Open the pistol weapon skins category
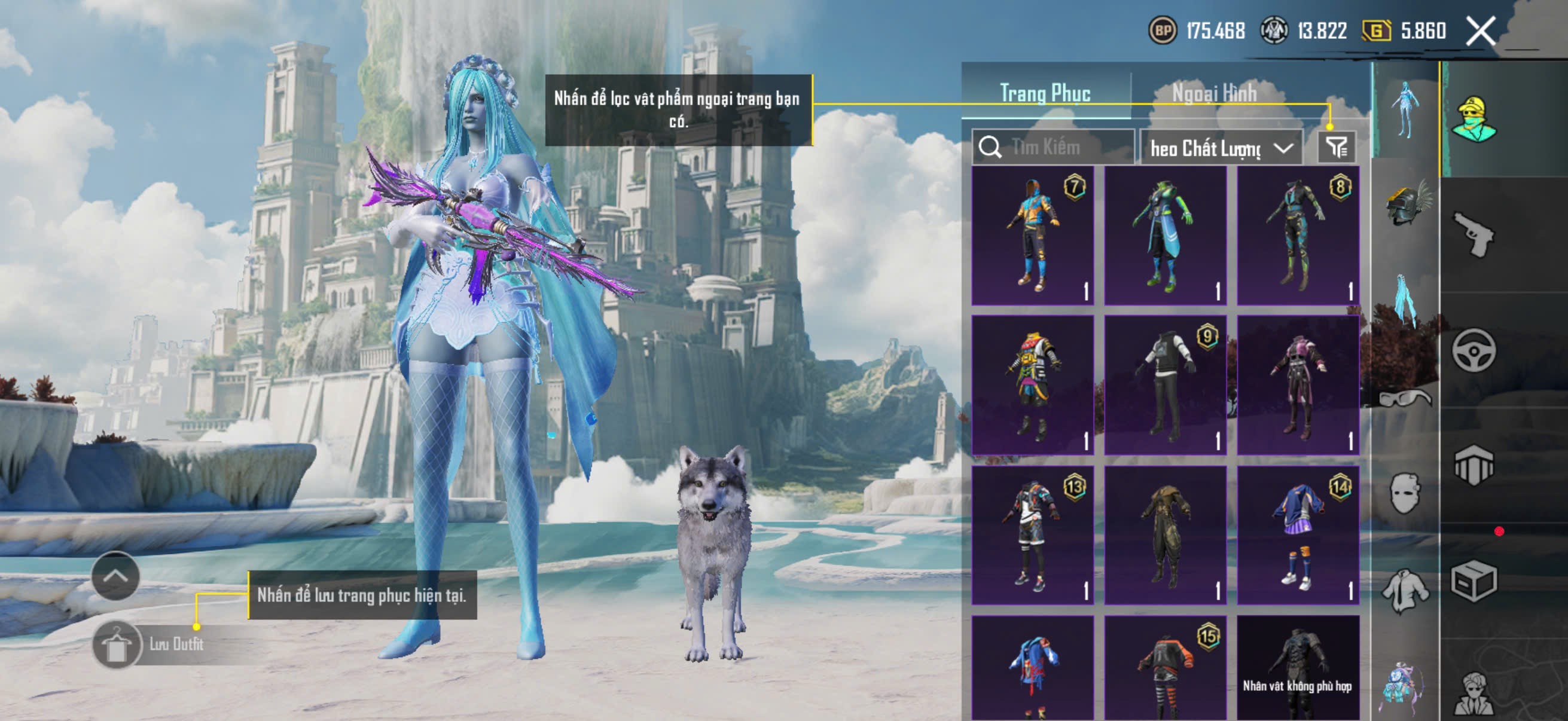Screen dimensions: 1568x721 1474,234
